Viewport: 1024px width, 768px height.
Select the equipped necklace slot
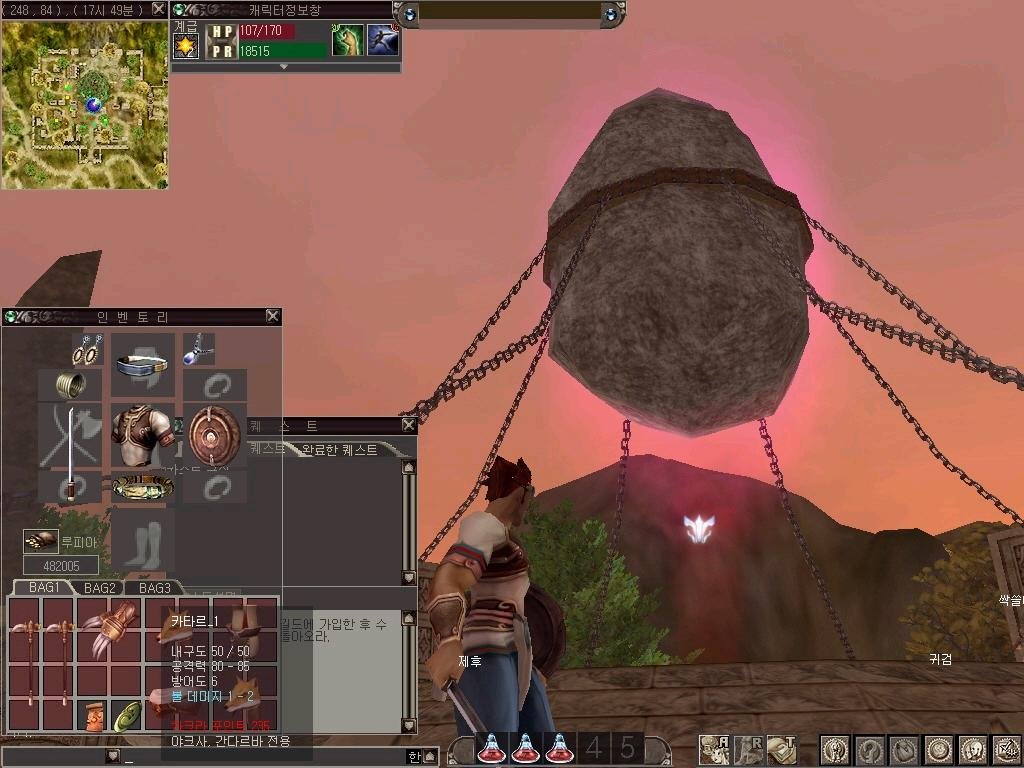coord(198,348)
